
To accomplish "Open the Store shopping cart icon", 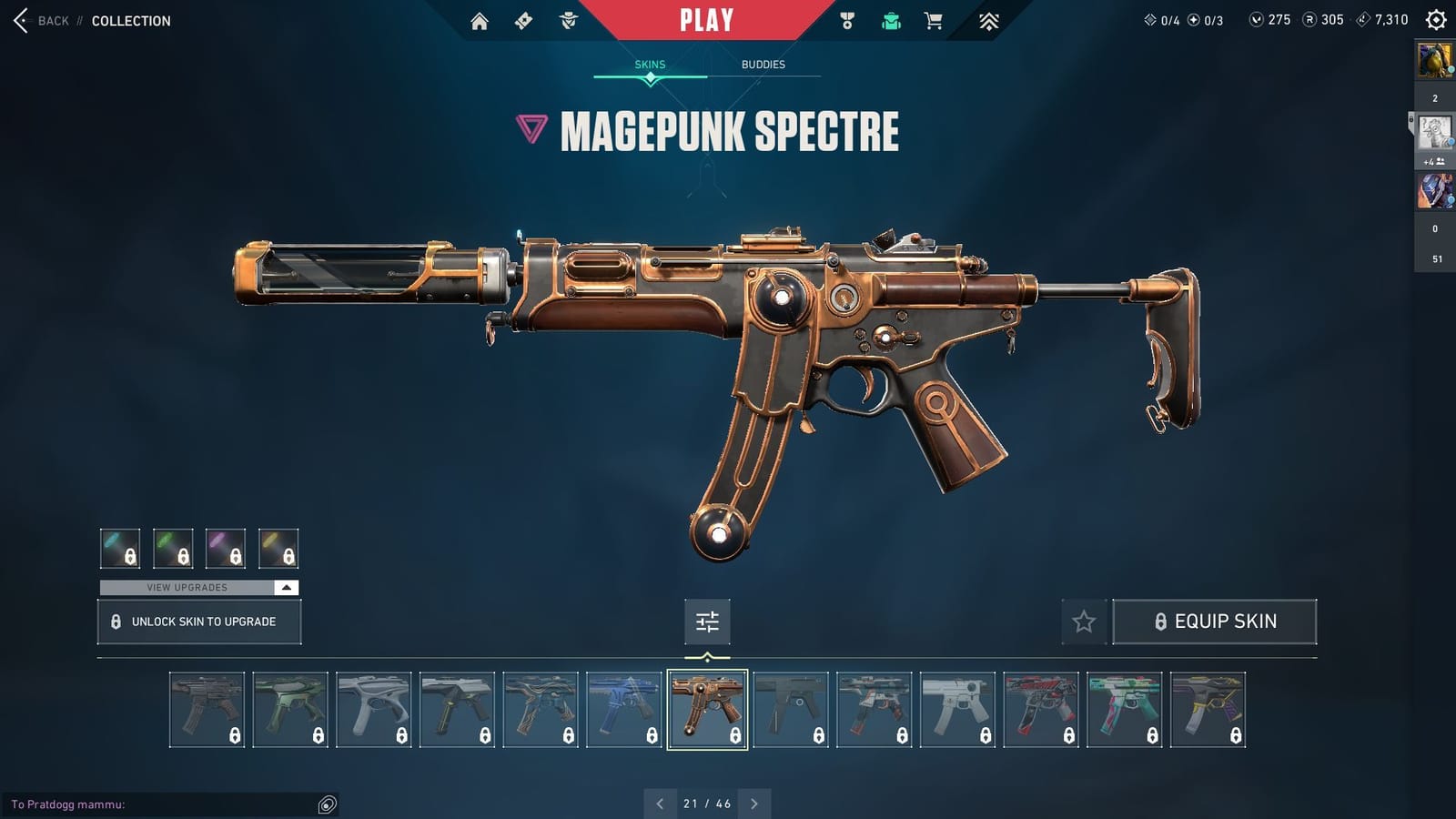I will tap(934, 19).
